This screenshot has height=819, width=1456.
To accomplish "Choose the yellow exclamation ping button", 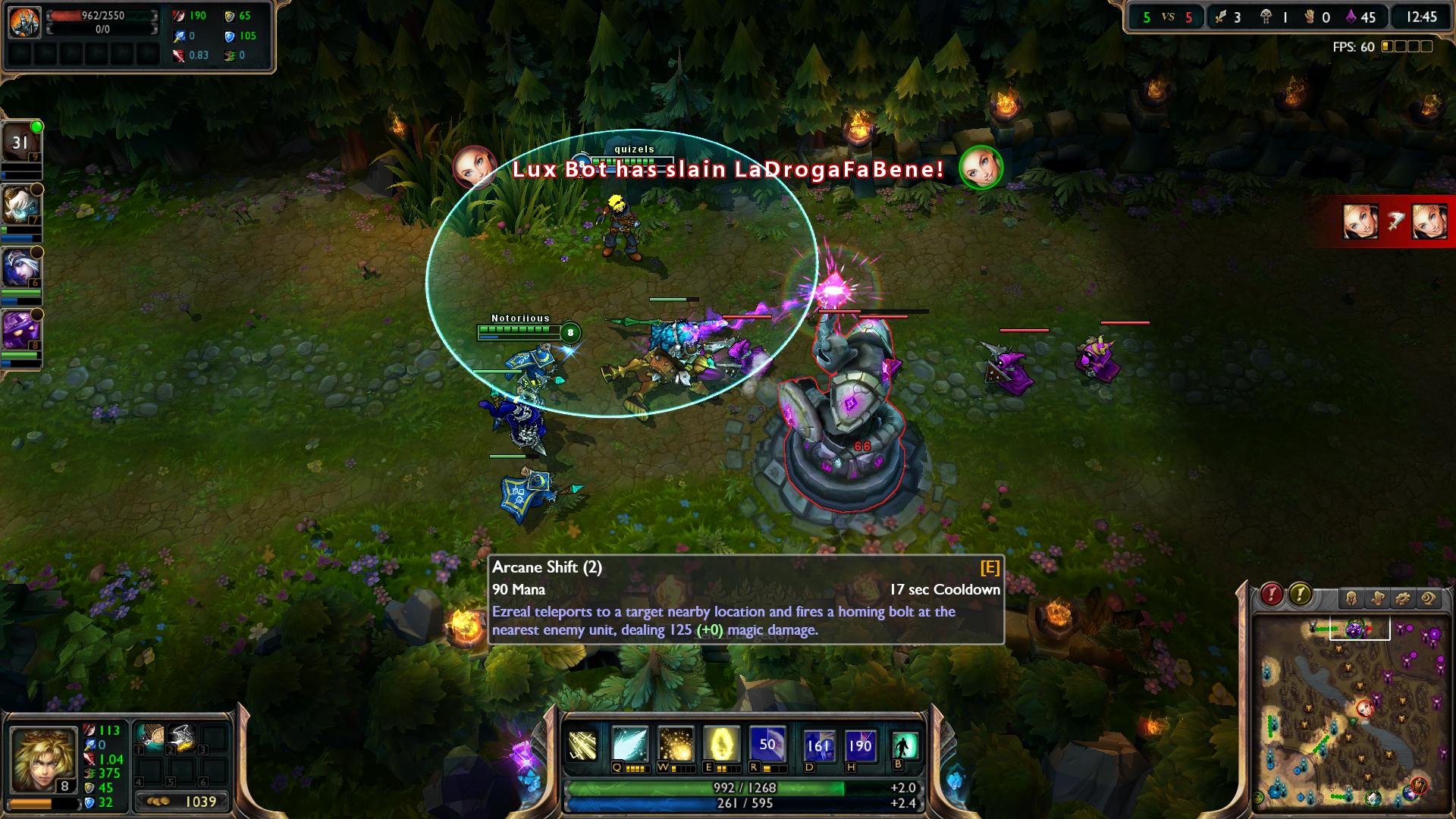I will pos(1300,595).
